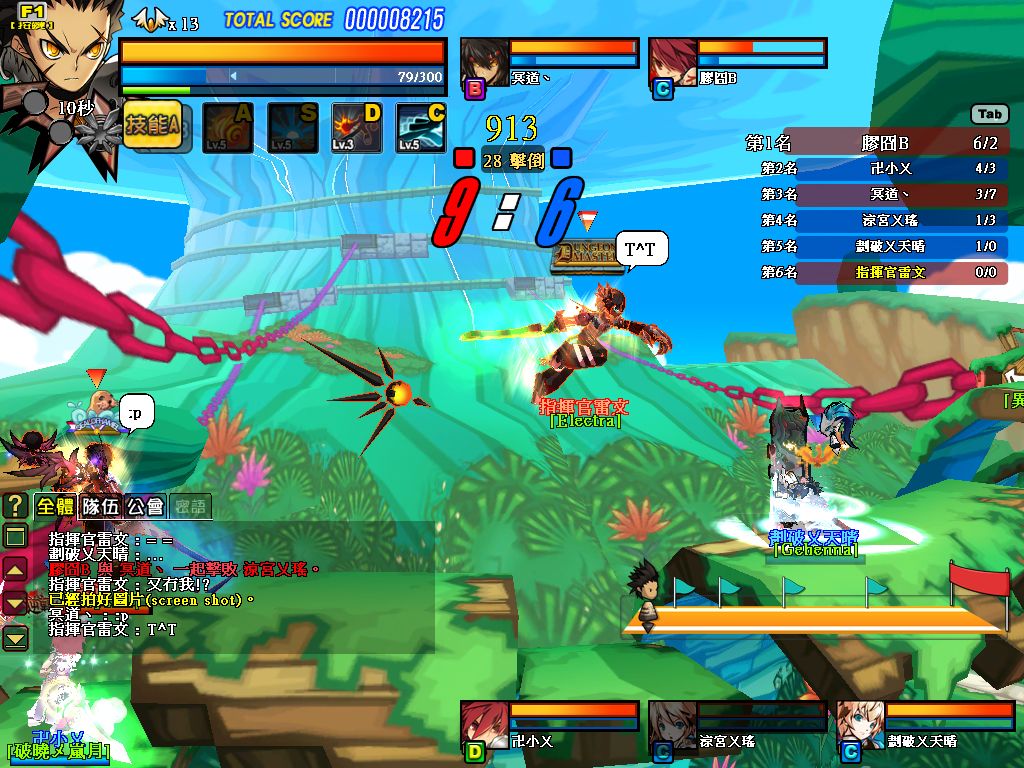The width and height of the screenshot is (1024, 768).
Task: Trigger the D-key explosion punch skill
Action: [x=357, y=127]
